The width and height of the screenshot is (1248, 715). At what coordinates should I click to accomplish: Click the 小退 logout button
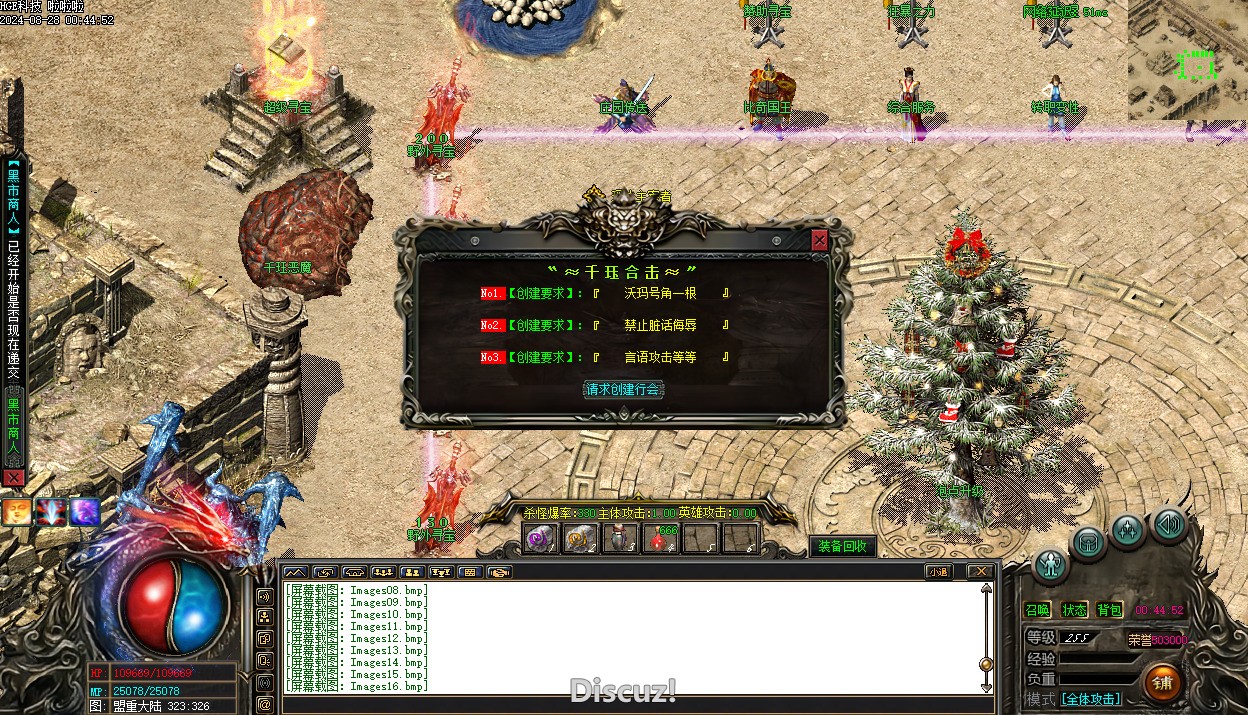pyautogui.click(x=937, y=572)
